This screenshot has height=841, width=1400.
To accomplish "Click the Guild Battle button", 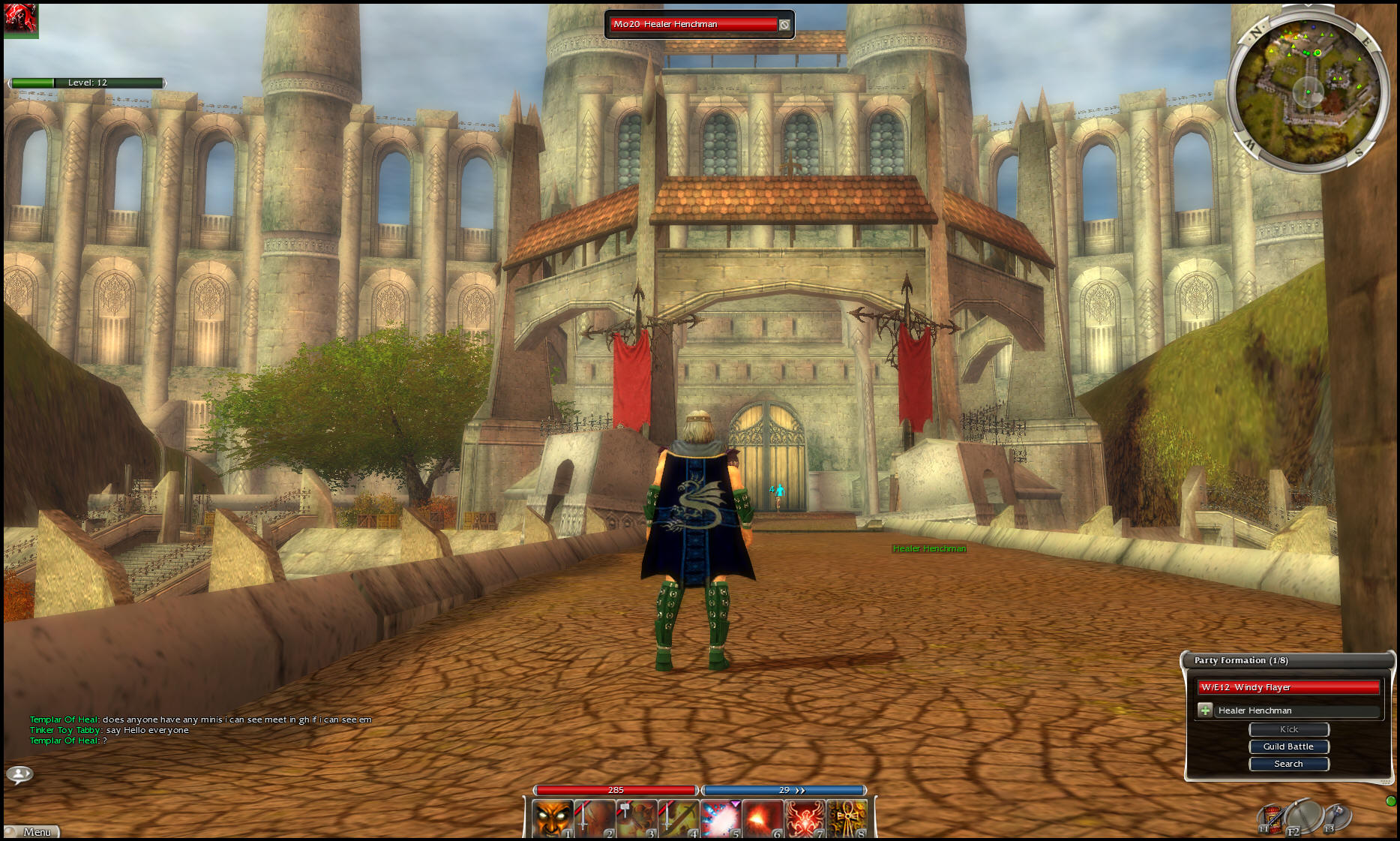I will tap(1288, 746).
